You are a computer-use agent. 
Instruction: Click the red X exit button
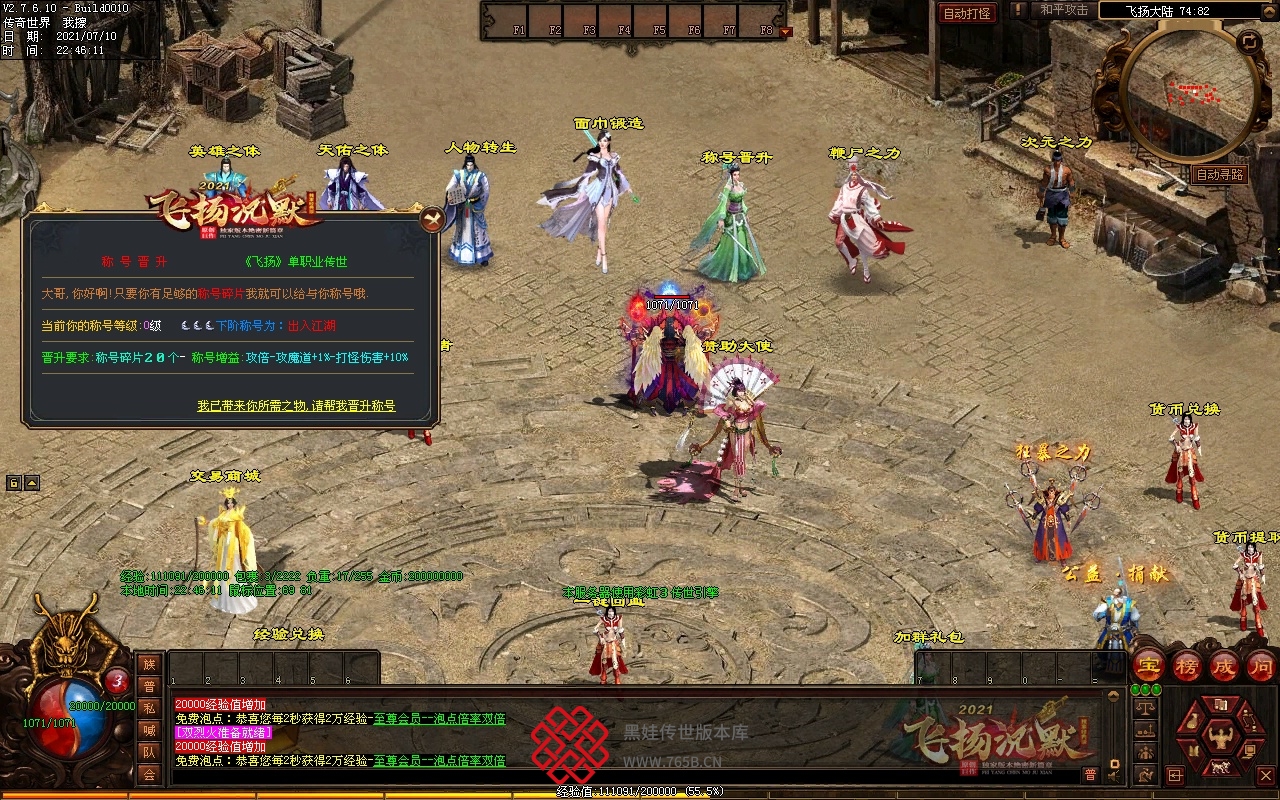click(x=1265, y=775)
